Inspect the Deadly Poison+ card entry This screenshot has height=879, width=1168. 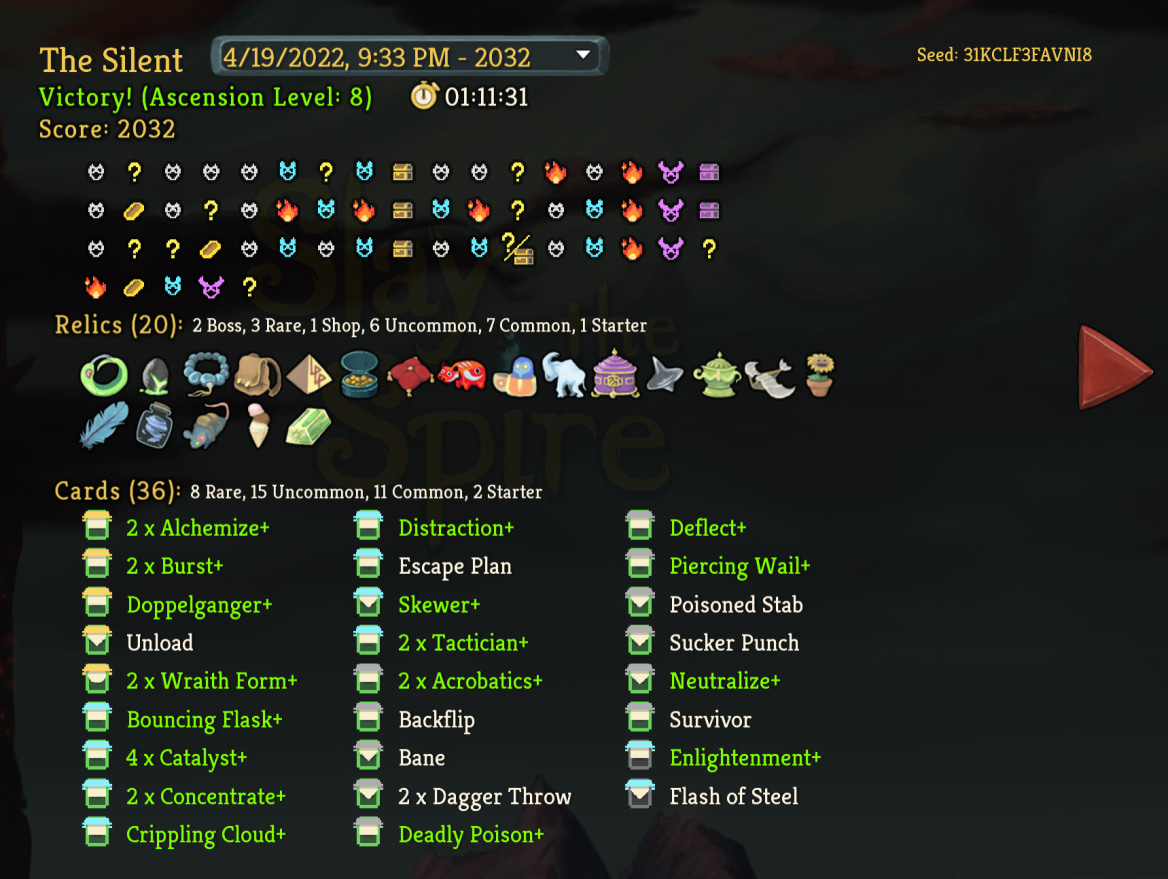point(471,835)
